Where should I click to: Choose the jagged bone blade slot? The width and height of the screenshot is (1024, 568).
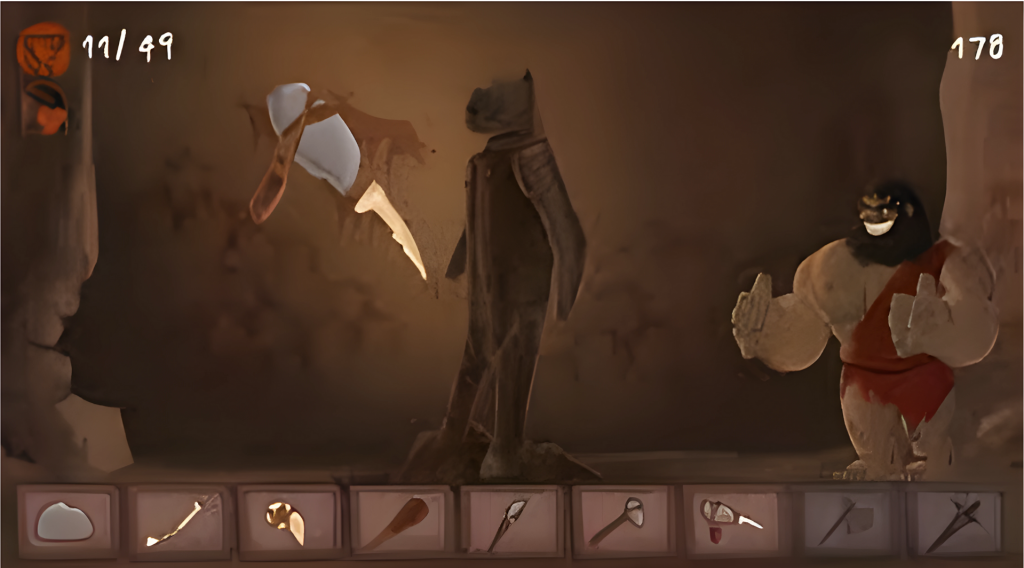[x=179, y=521]
